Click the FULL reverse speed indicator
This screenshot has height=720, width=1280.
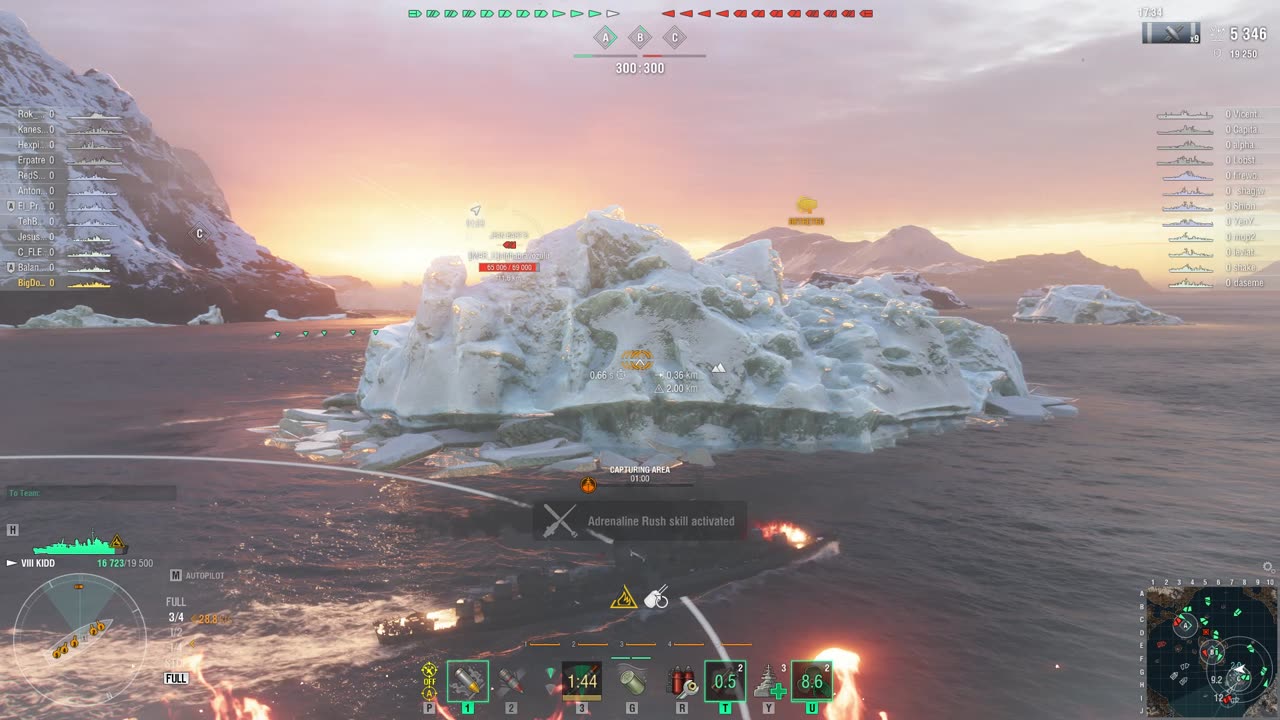176,678
